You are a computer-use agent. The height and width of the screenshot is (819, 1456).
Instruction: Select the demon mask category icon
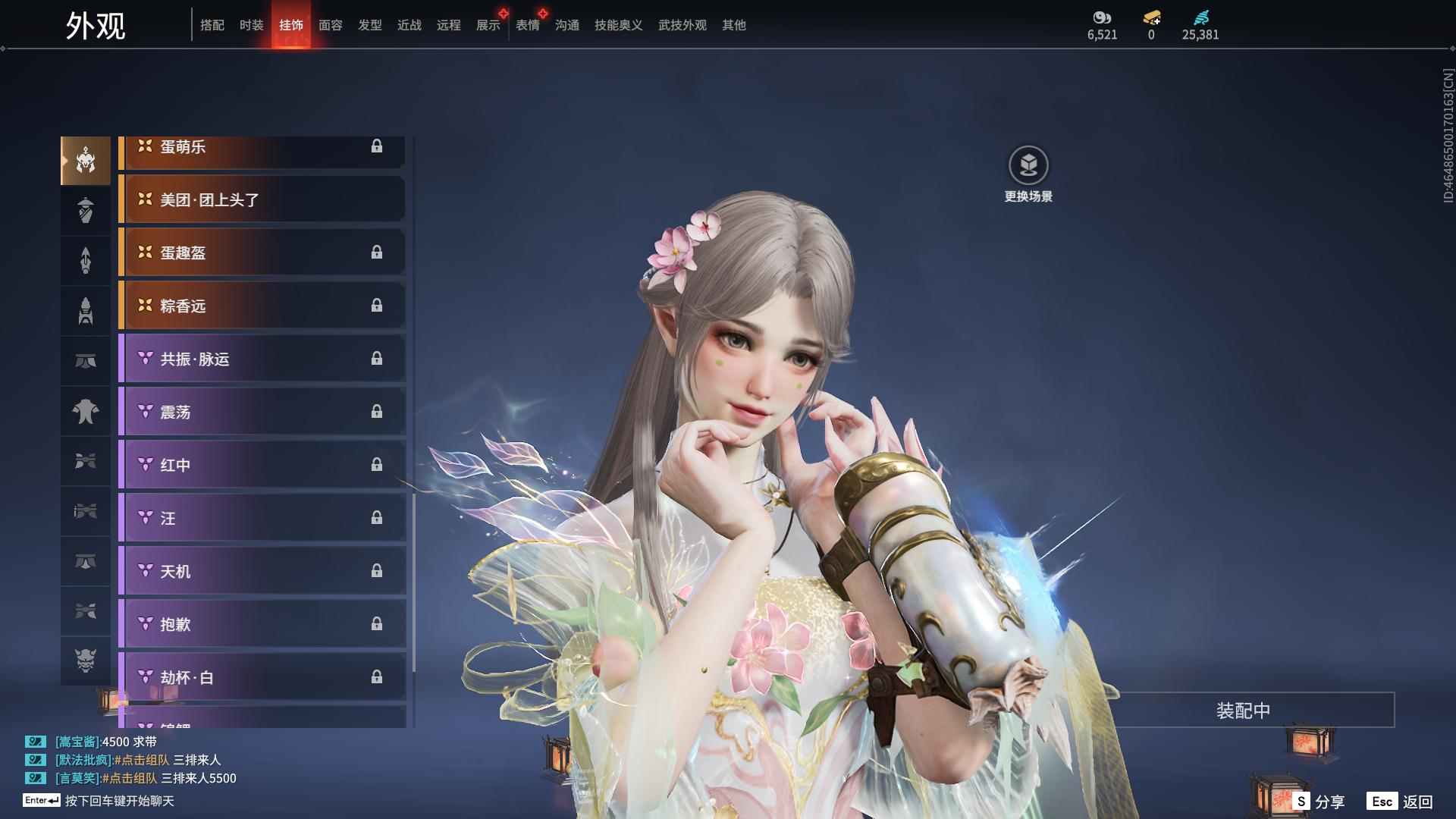(x=86, y=661)
